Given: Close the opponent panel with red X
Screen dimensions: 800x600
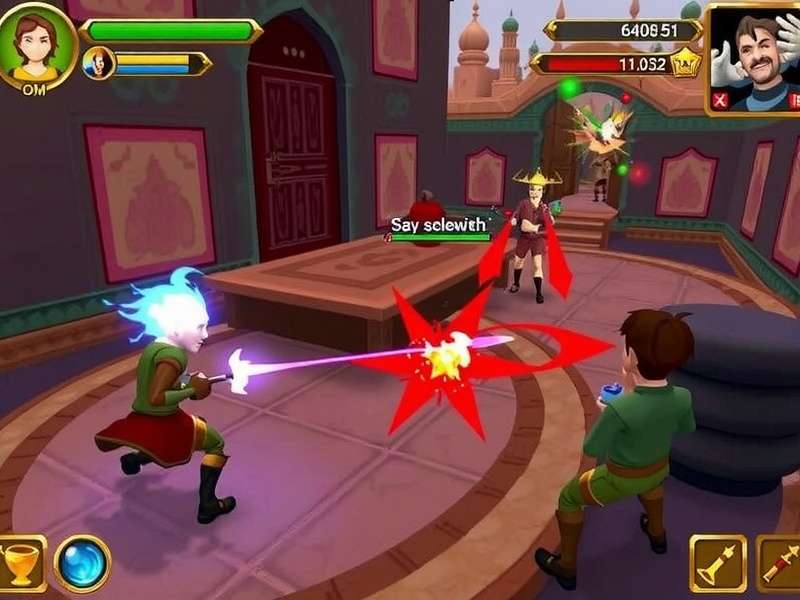Looking at the screenshot, I should (x=719, y=100).
